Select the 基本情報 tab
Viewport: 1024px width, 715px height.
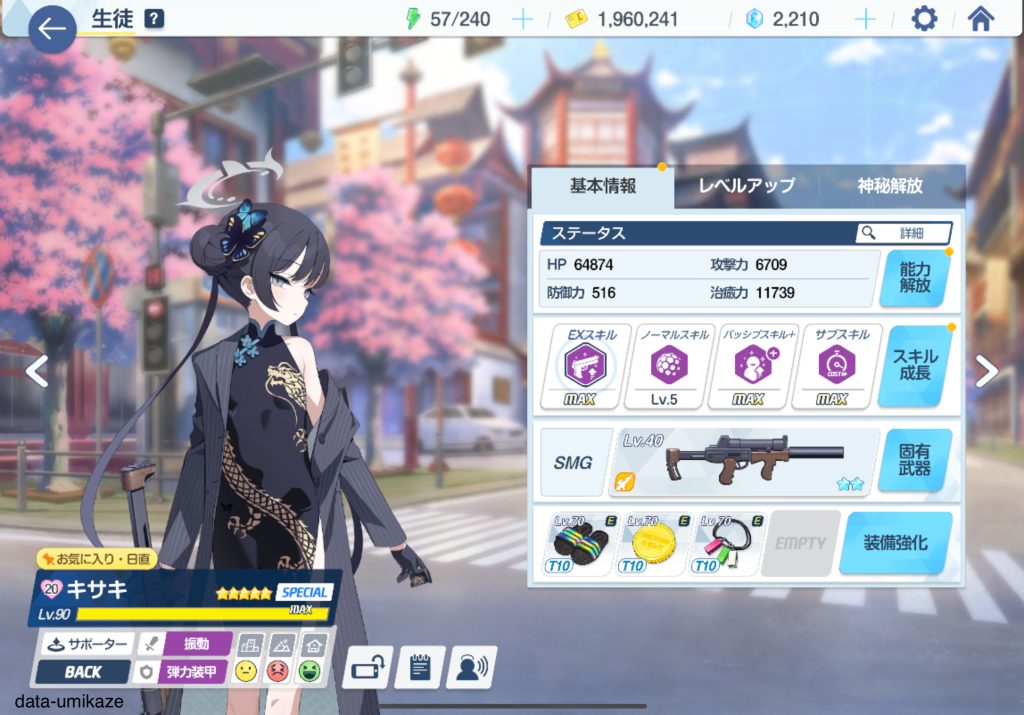(x=602, y=186)
